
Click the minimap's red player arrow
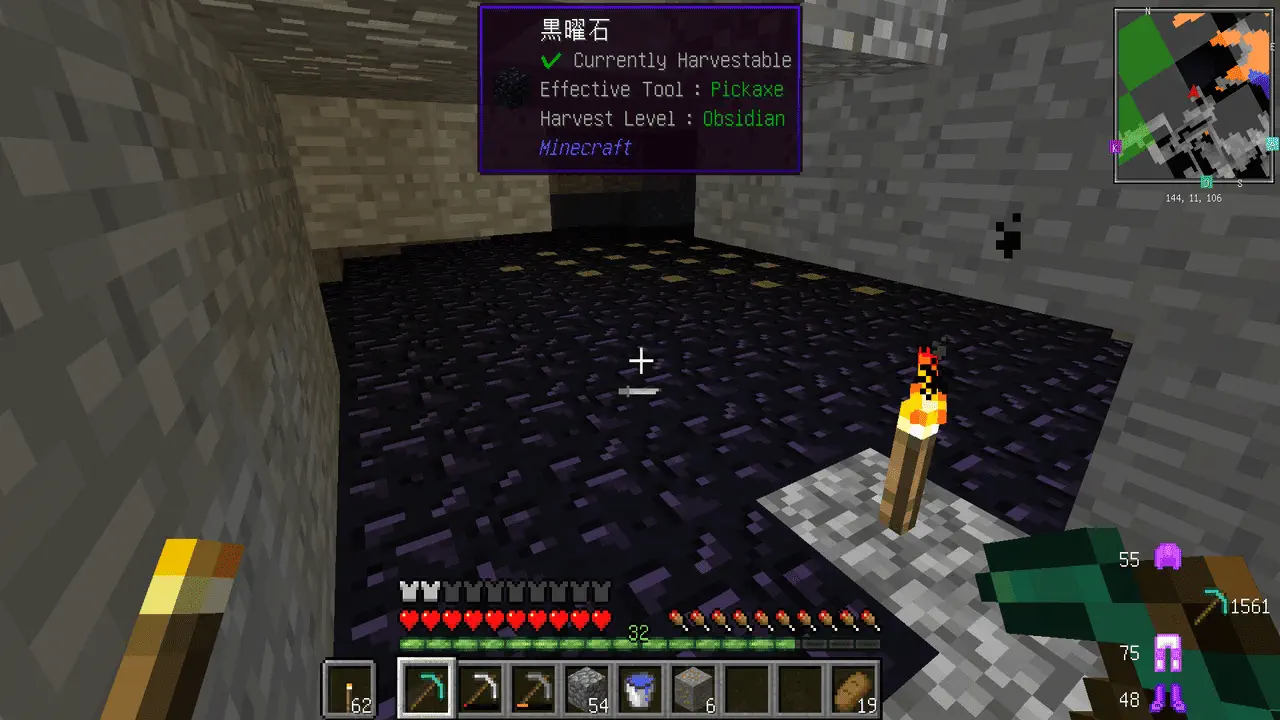pos(1193,92)
